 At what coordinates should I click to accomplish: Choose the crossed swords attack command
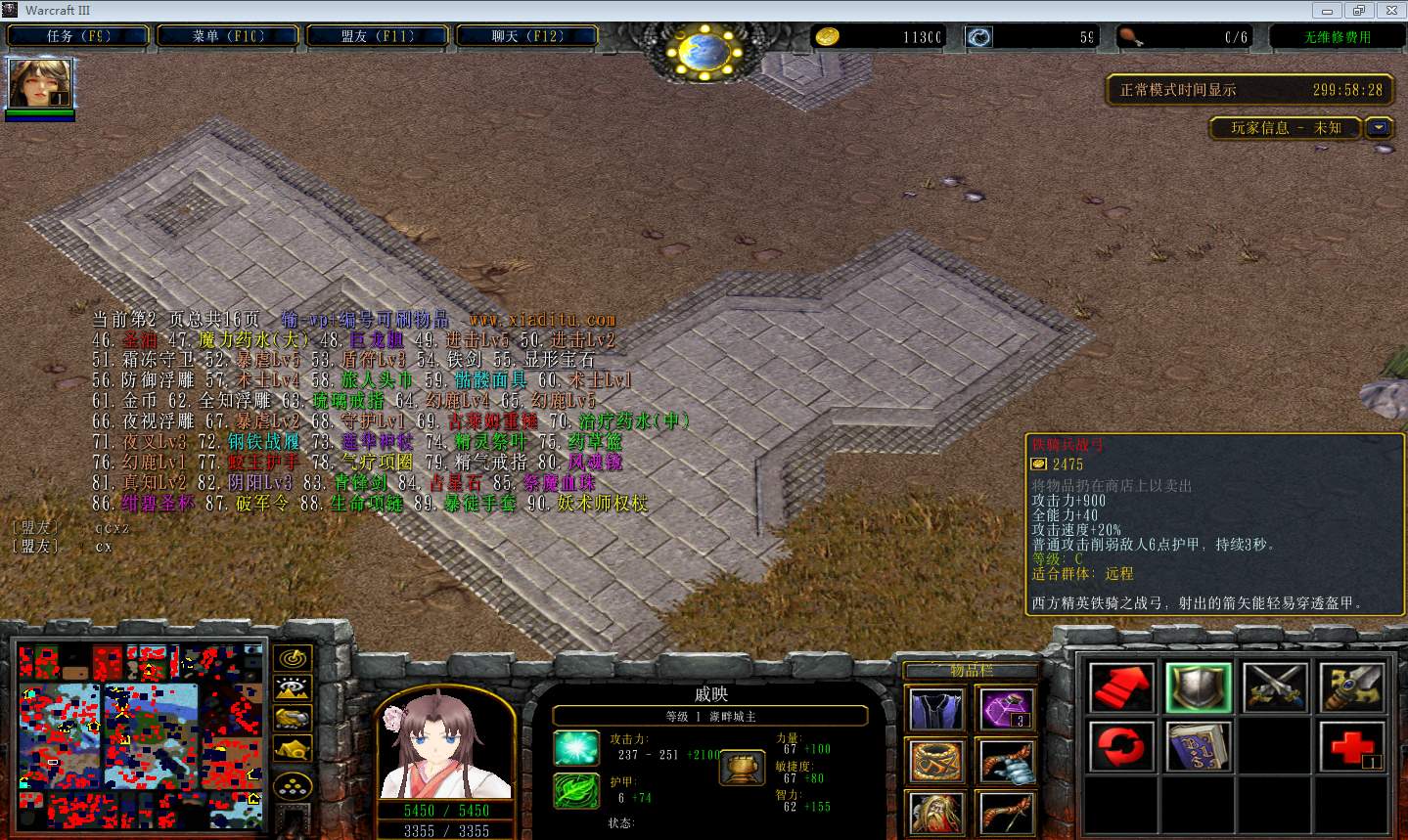click(1275, 687)
